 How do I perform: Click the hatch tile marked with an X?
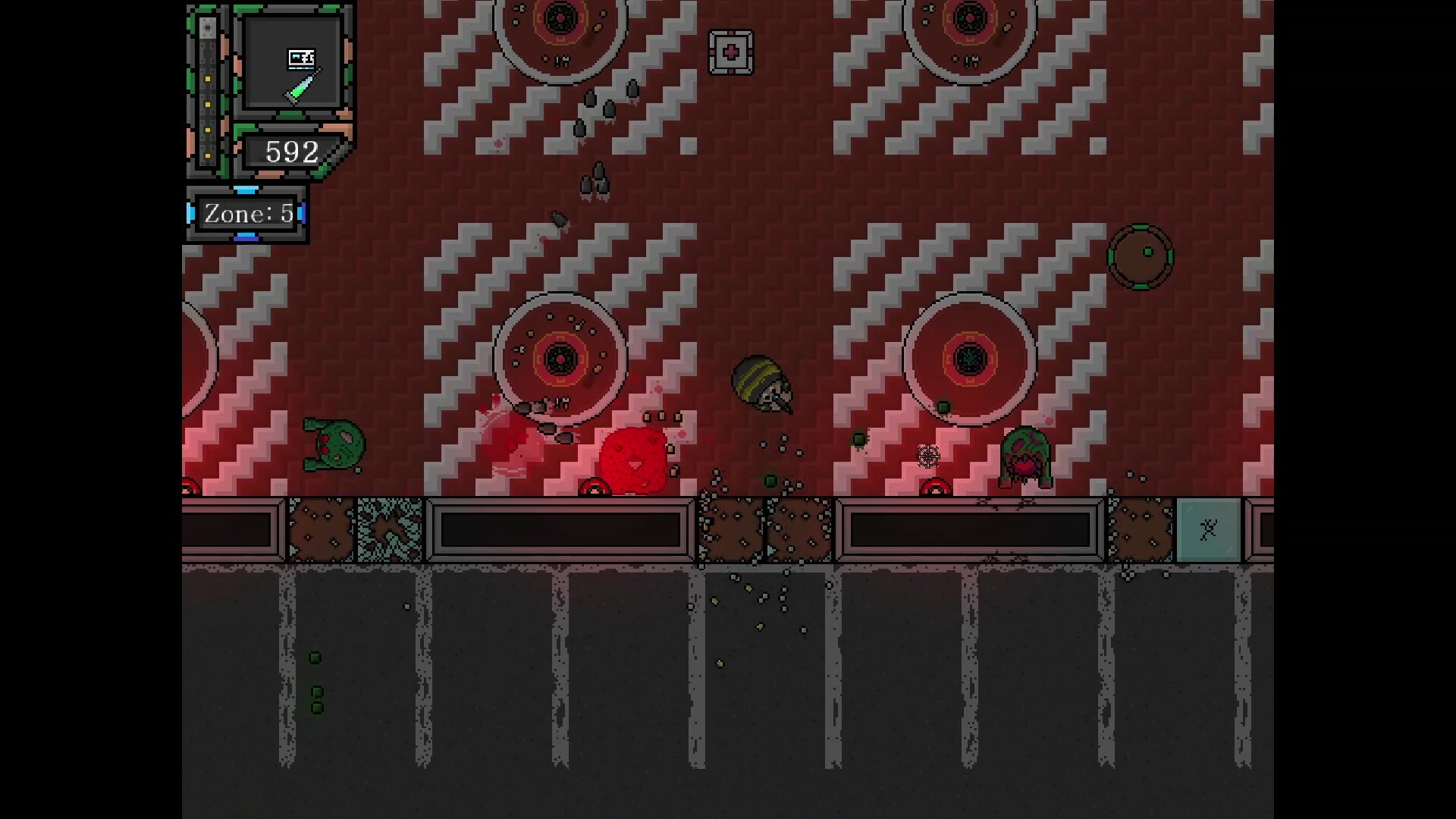click(x=1208, y=529)
